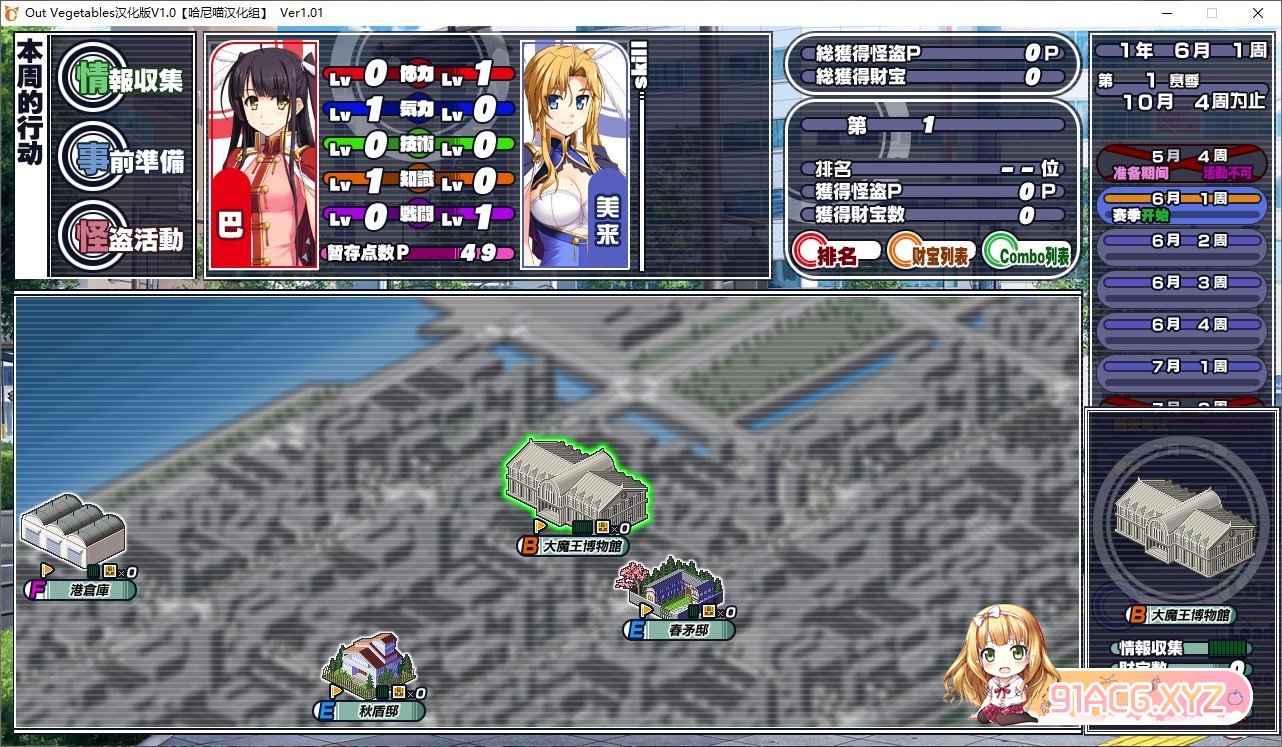Minimize the game window
1282x747 pixels.
click(1167, 13)
